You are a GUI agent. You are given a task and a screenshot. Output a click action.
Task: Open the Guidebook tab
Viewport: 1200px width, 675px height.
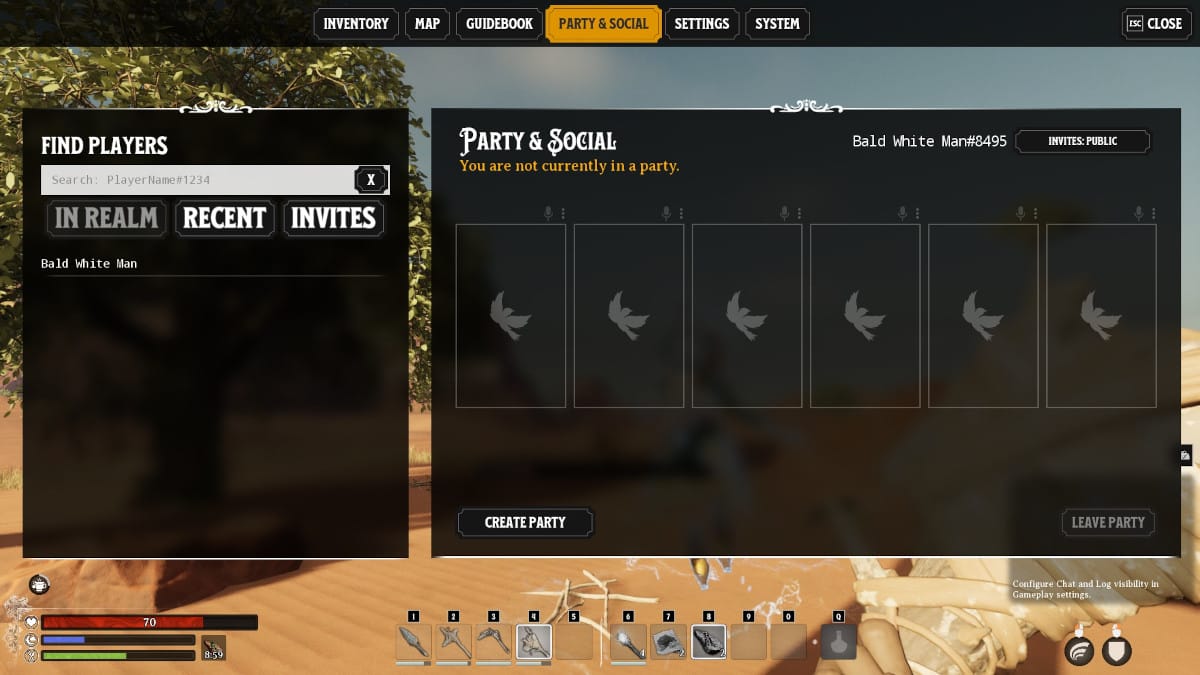click(x=499, y=24)
